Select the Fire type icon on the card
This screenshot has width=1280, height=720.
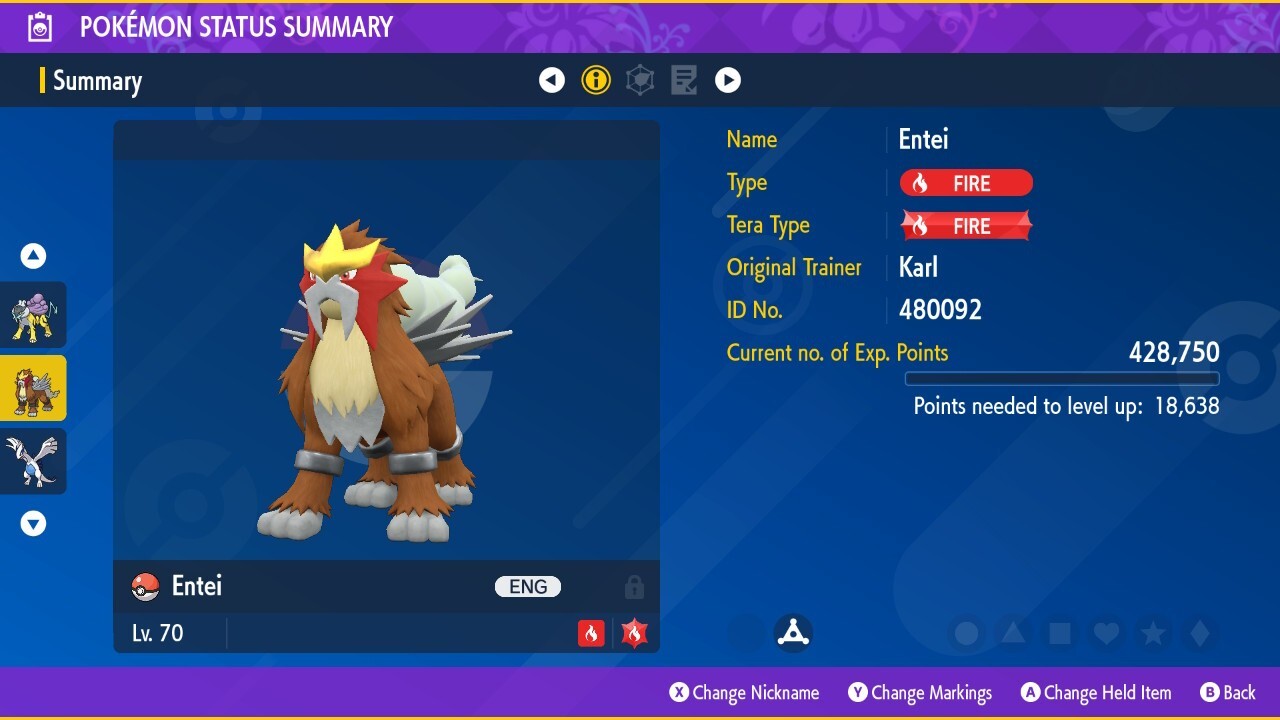coord(591,632)
